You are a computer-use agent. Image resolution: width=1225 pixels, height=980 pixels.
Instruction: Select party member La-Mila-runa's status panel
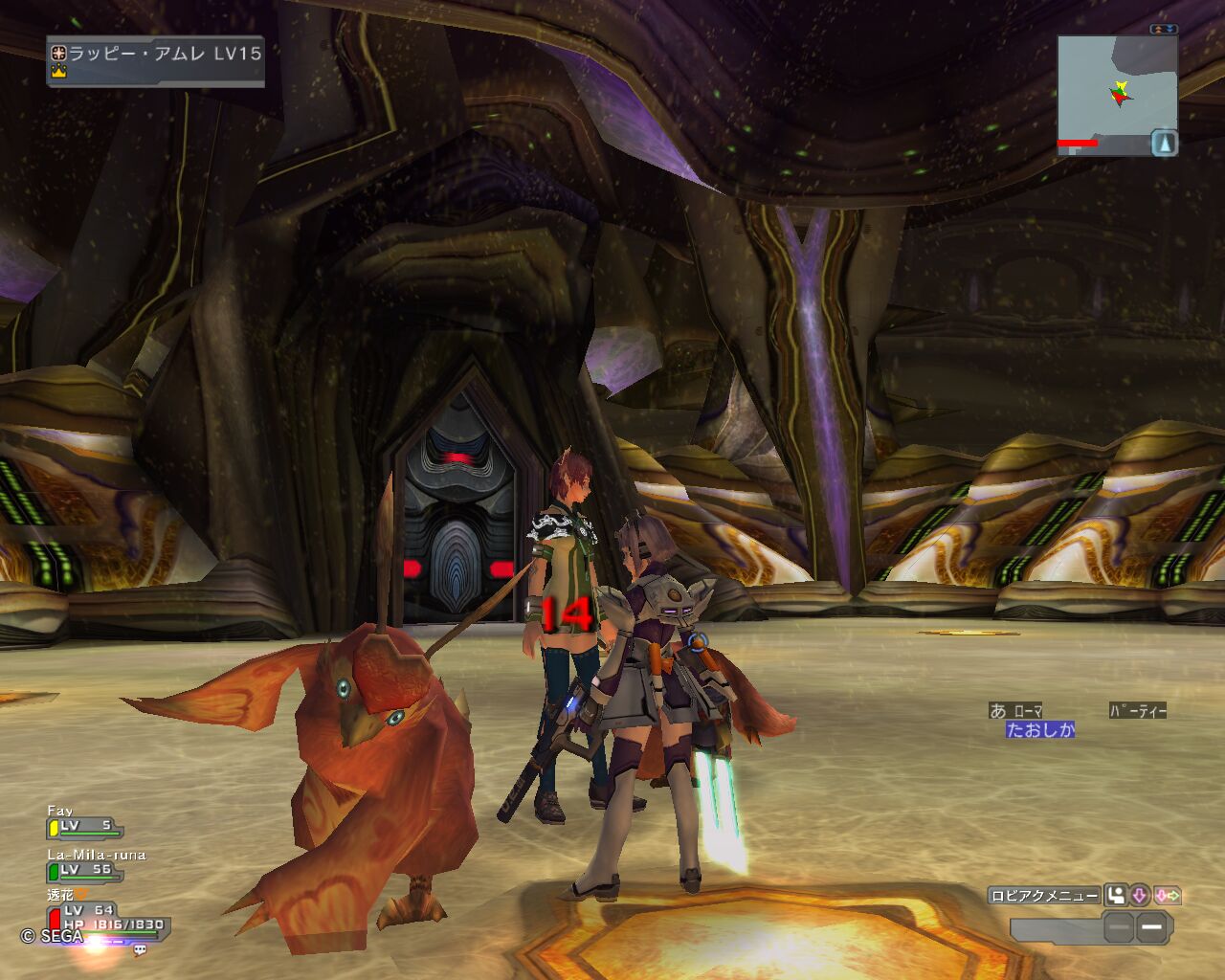95,865
